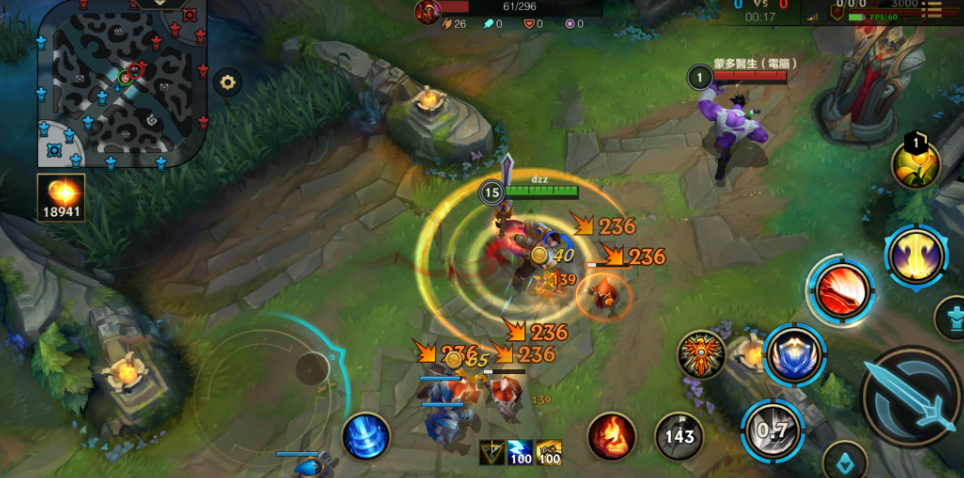Image resolution: width=964 pixels, height=478 pixels.
Task: Activate the orange winged emblem item
Action: click(701, 355)
